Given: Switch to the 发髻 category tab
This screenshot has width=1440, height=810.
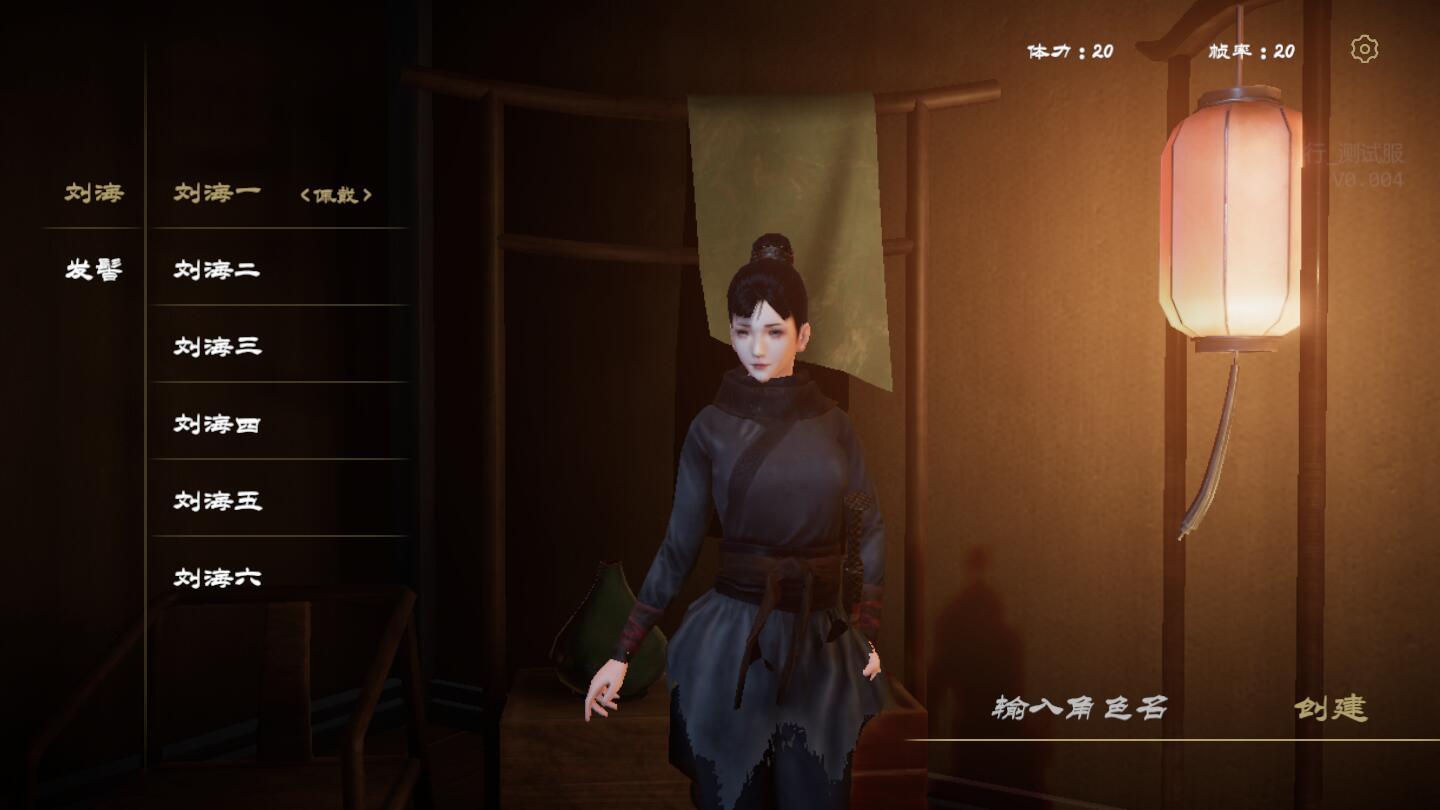Looking at the screenshot, I should tap(94, 269).
